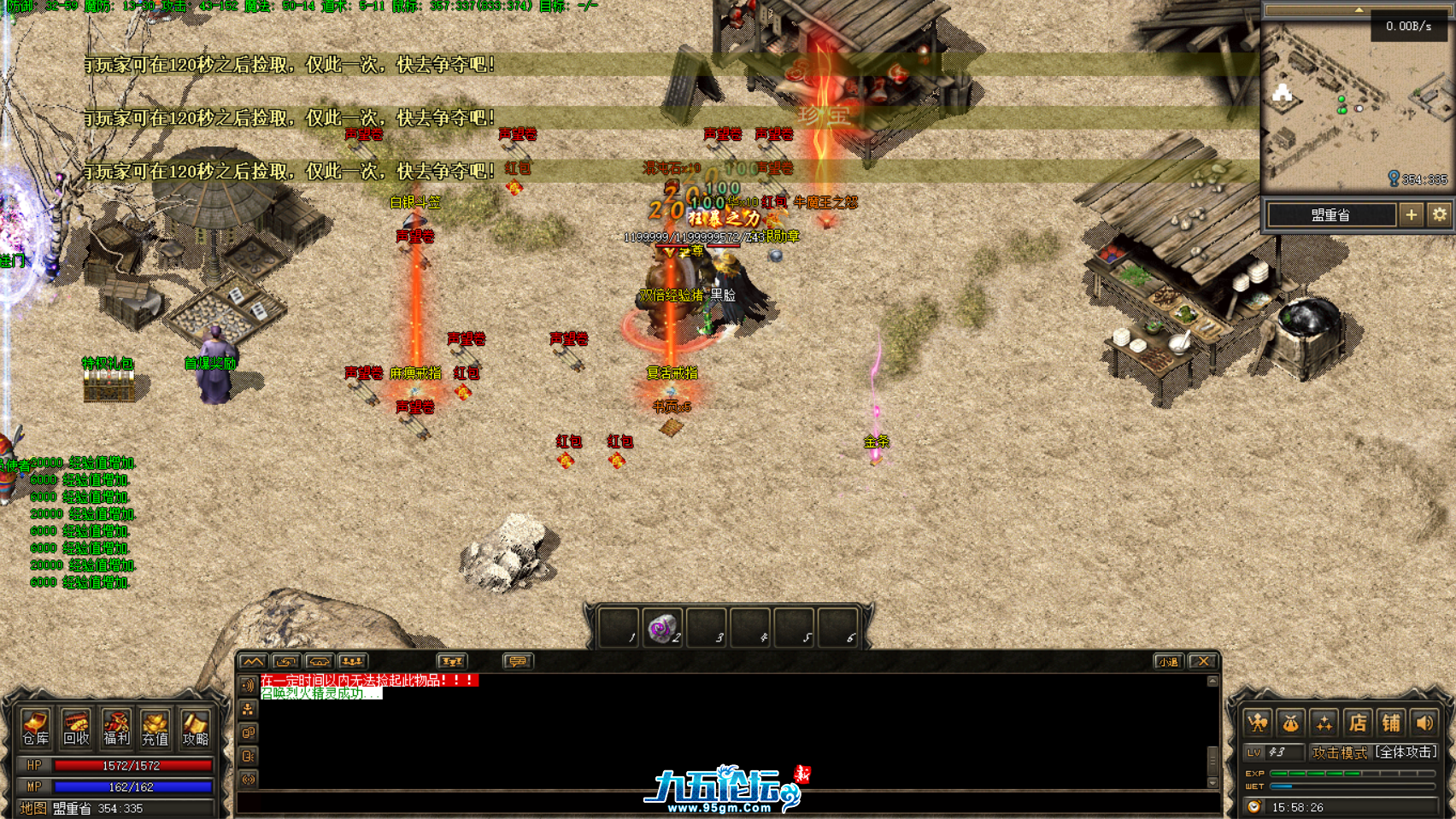Image resolution: width=1456 pixels, height=819 pixels.
Task: Click the 充值 recharge icon
Action: point(157,728)
